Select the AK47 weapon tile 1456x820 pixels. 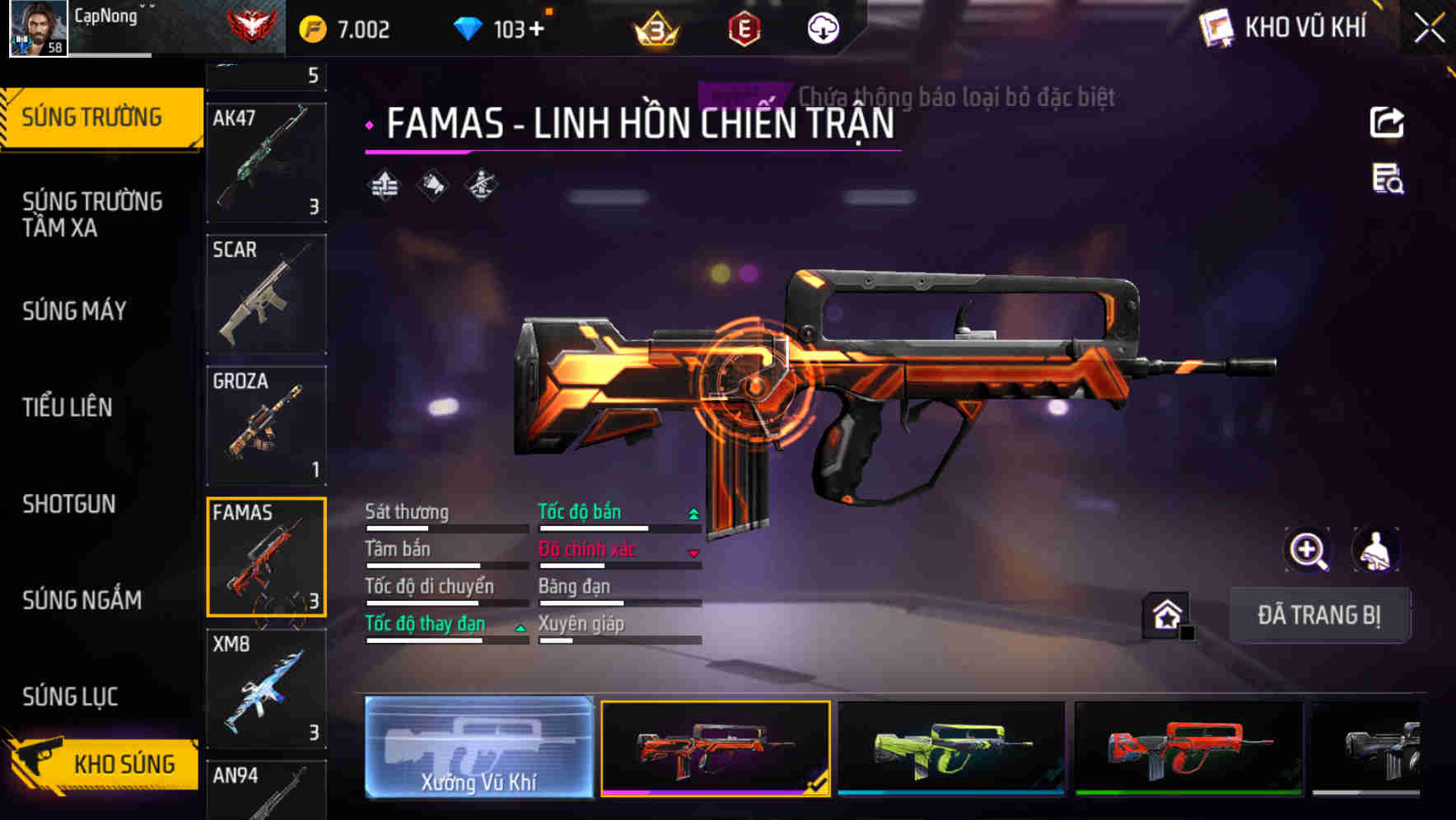tap(265, 162)
